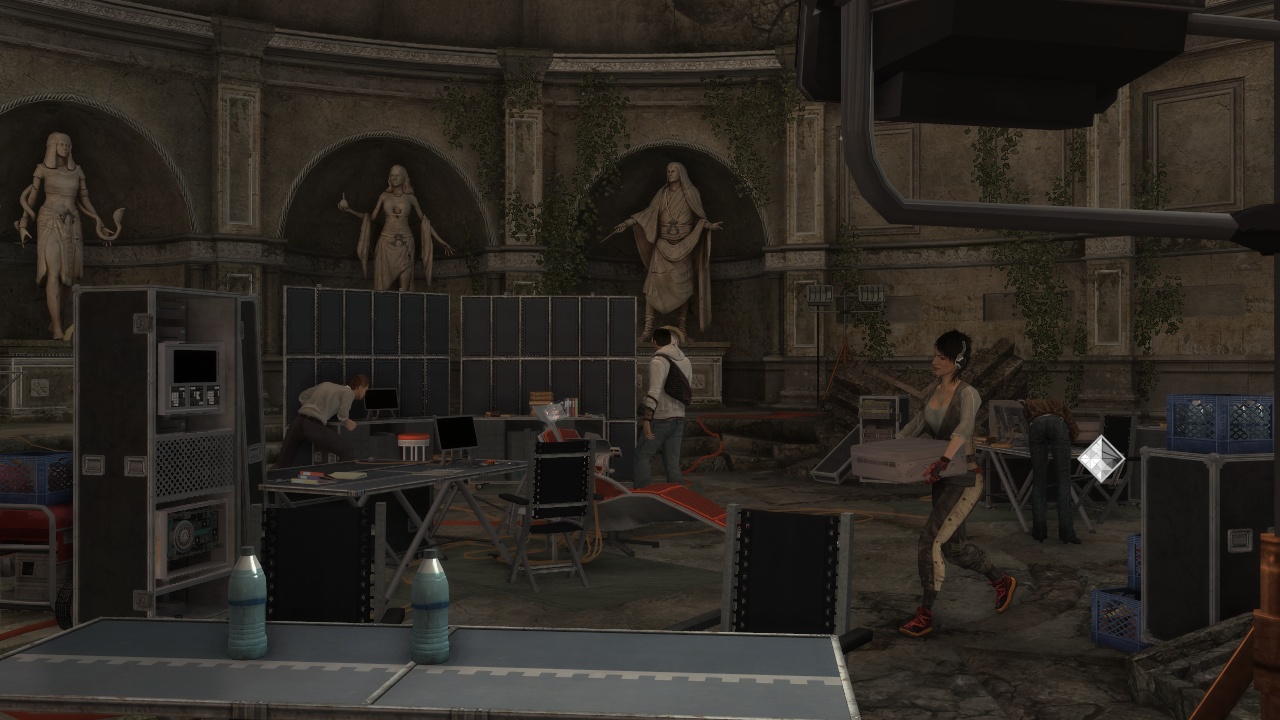
Task: Select the white diamond objective marker
Action: [x=1100, y=459]
